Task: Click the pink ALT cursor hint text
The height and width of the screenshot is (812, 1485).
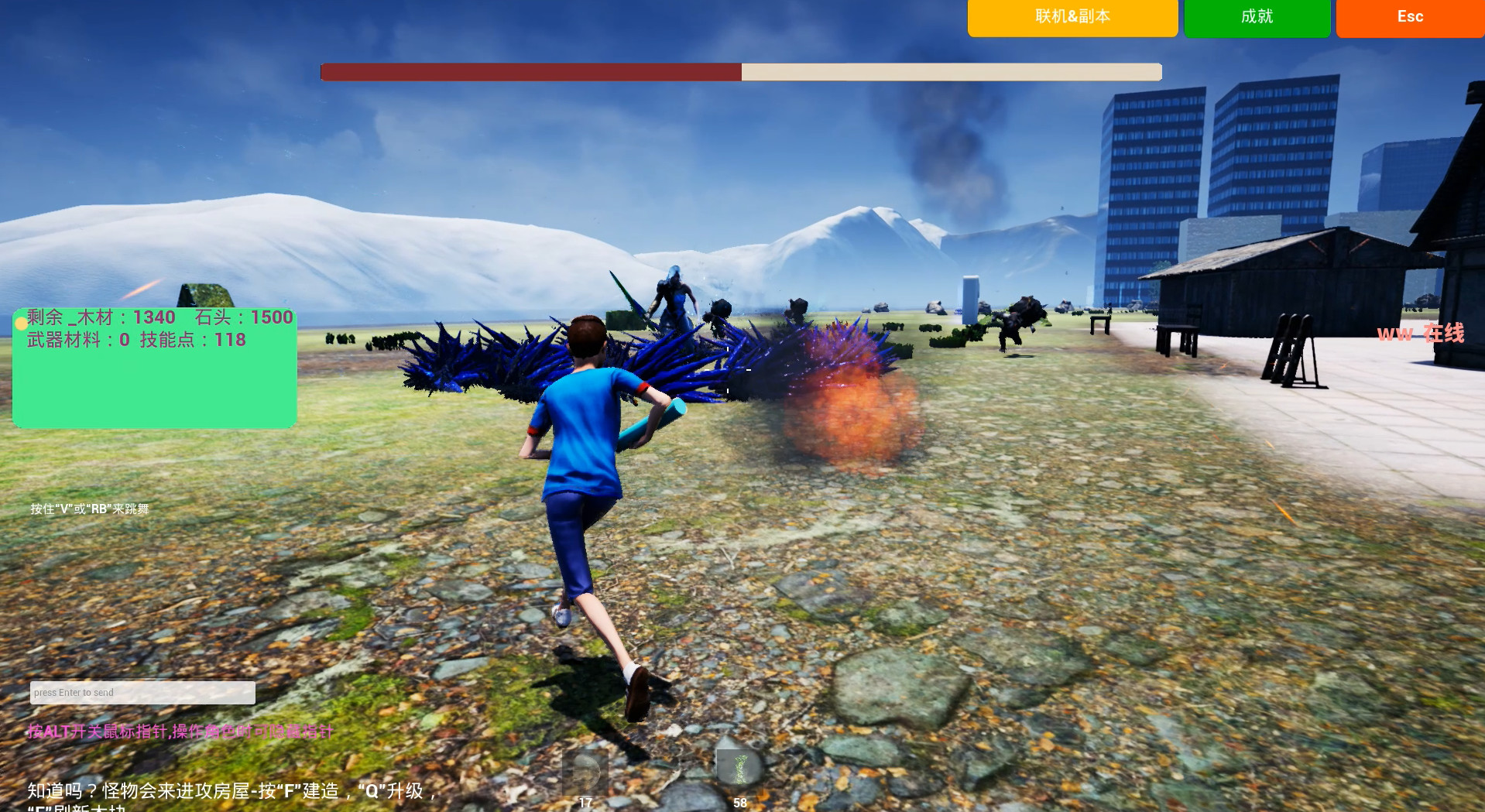Action: coord(180,731)
